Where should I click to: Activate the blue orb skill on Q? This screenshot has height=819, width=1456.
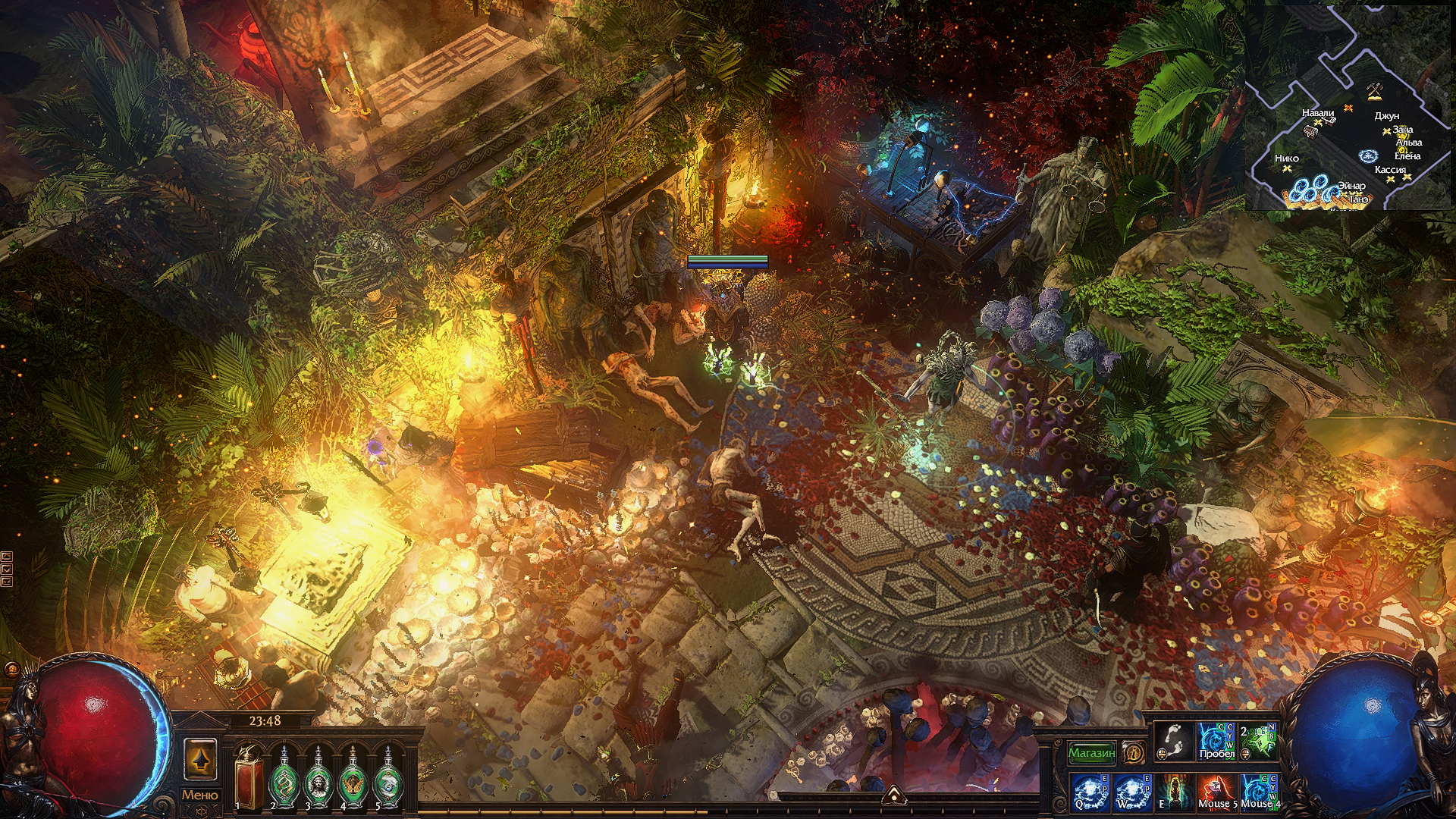1090,792
